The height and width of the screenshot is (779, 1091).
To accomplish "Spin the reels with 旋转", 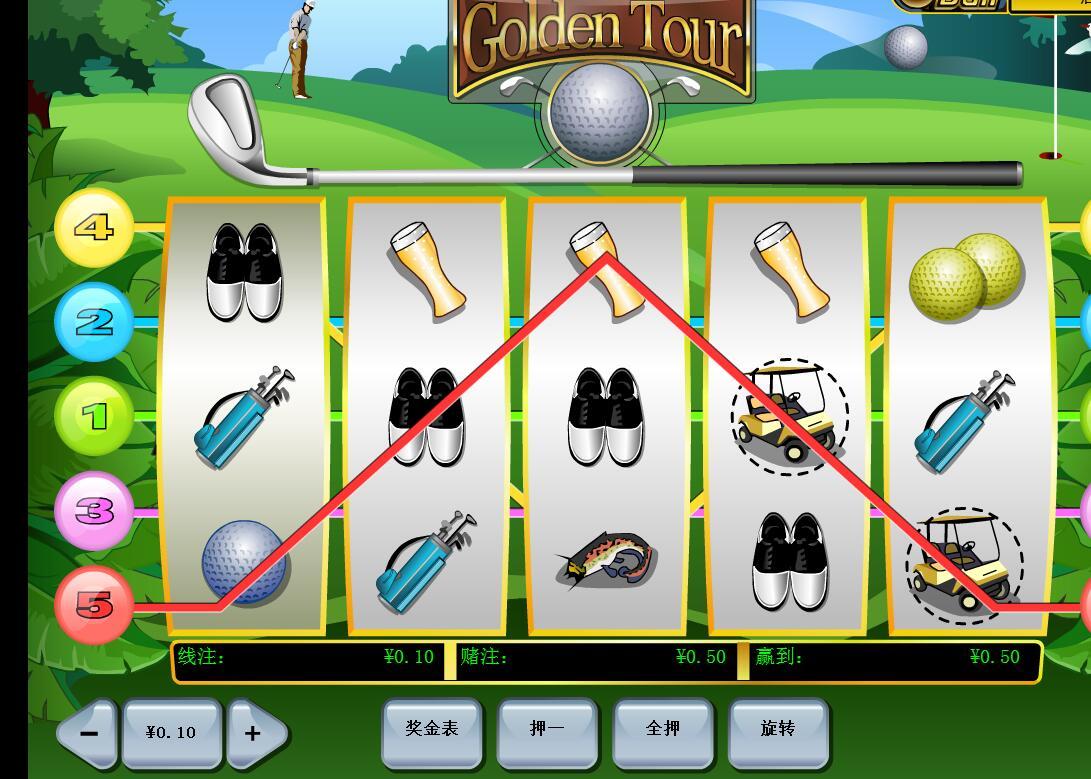I will pos(778,730).
